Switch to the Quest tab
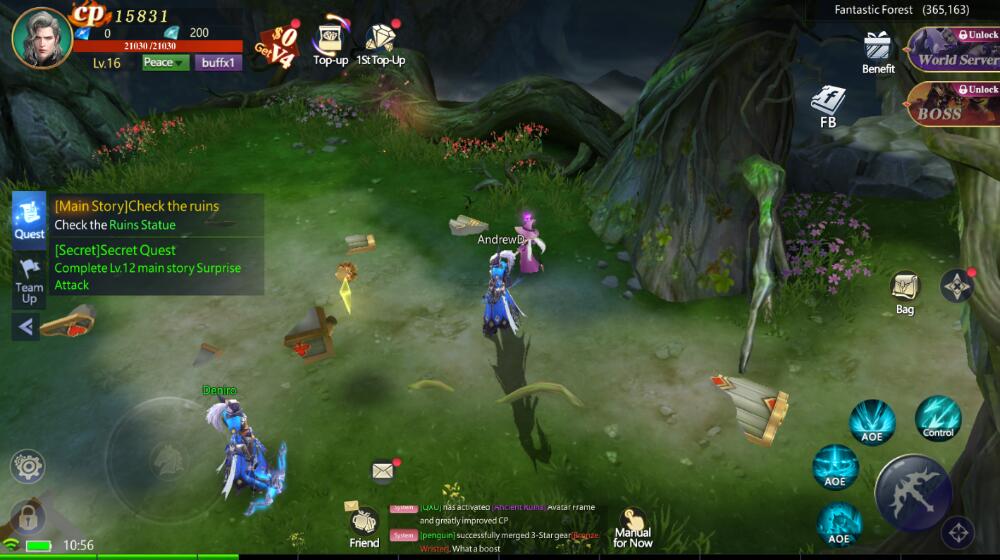The width and height of the screenshot is (1000, 560). [29, 219]
